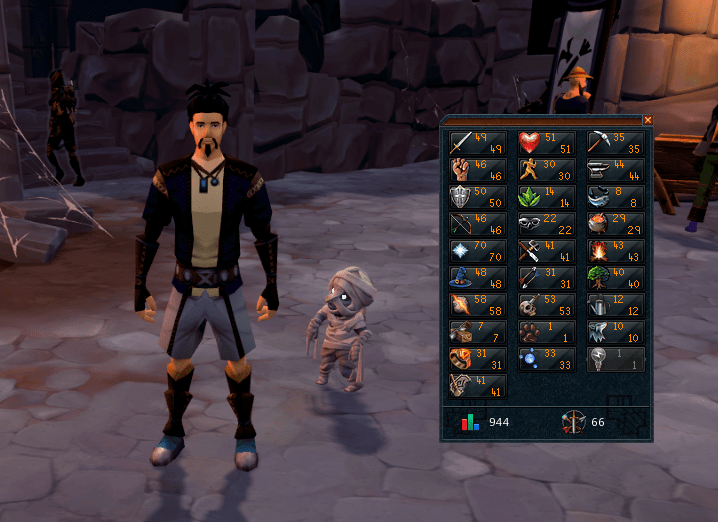718x522 pixels.
Task: Select the Fishing skill at level 8
Action: [x=616, y=197]
